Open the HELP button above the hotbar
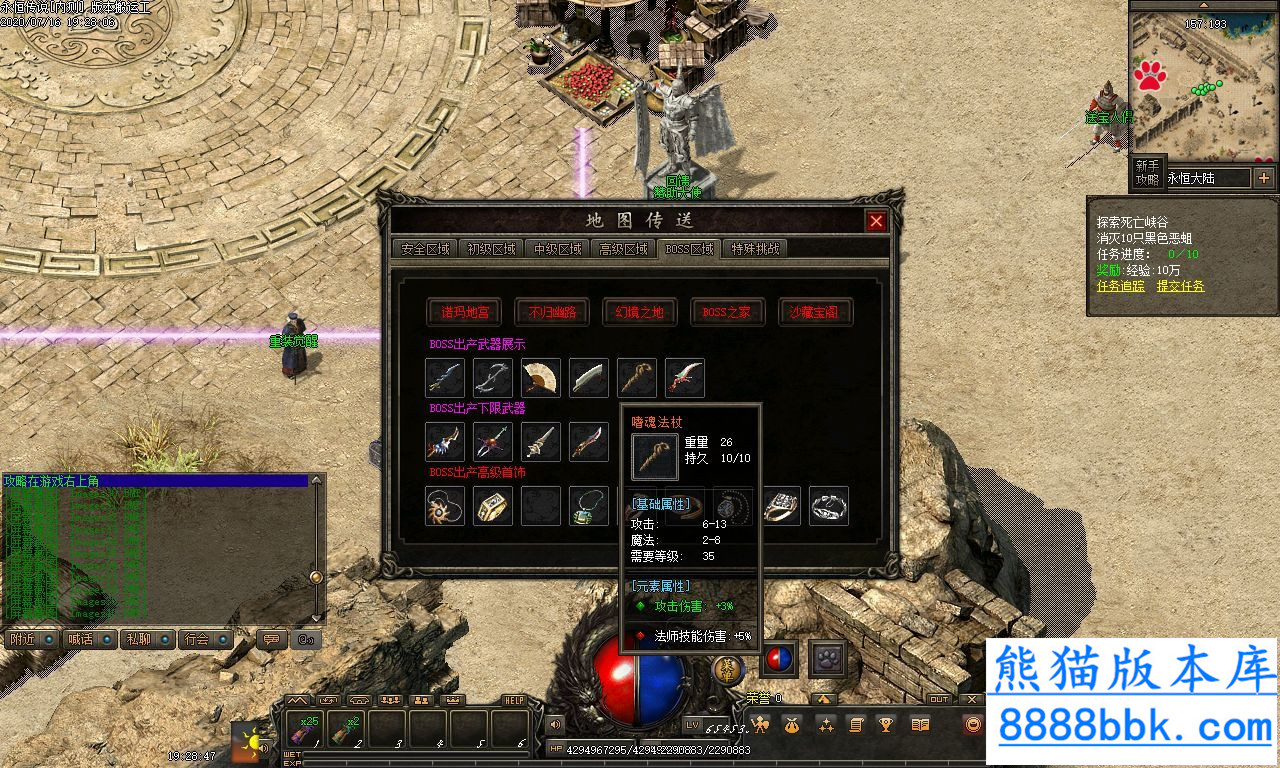This screenshot has width=1280, height=768. [514, 700]
